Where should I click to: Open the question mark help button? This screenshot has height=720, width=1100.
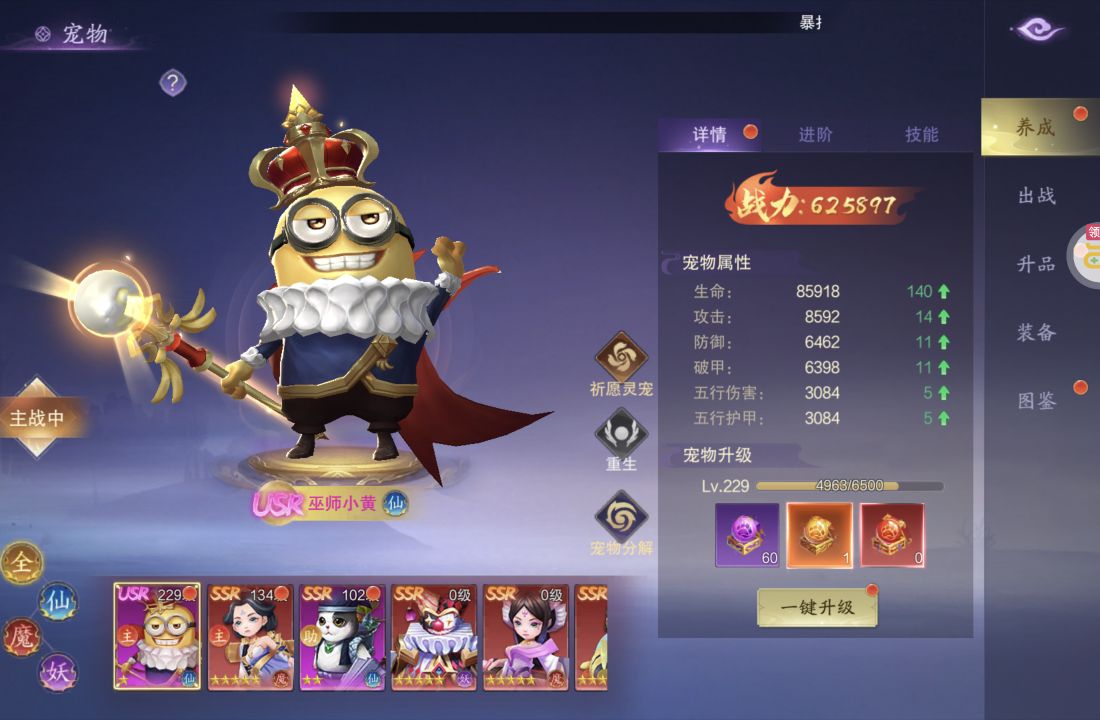pos(173,82)
